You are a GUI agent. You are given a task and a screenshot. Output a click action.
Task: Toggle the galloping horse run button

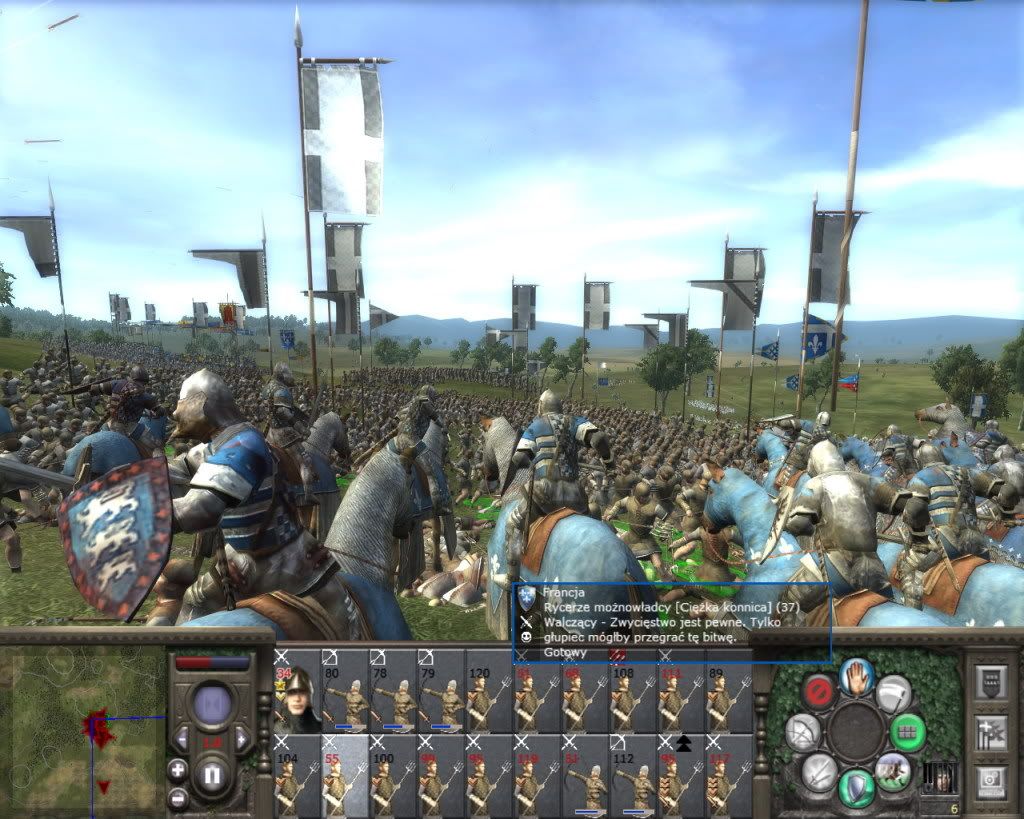click(892, 771)
